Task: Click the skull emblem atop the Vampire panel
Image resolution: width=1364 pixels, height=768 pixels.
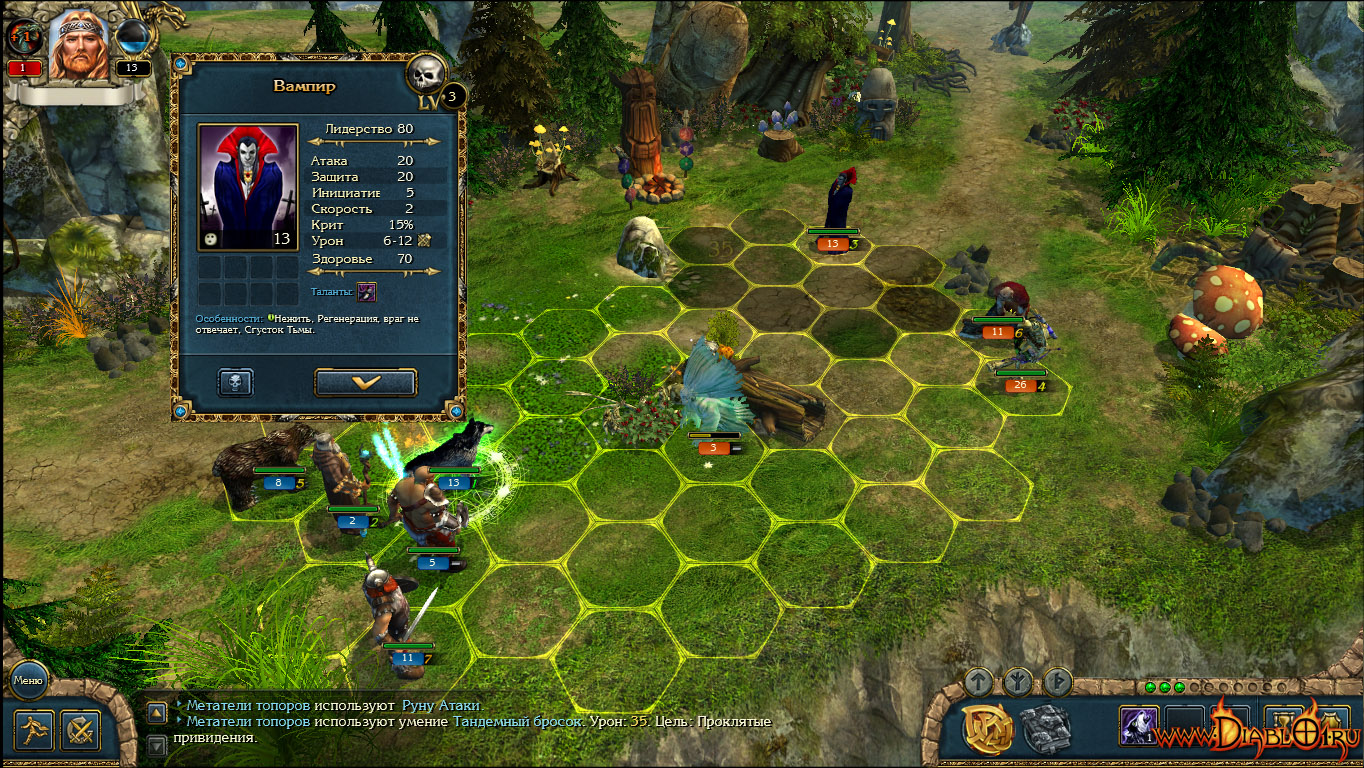Action: (427, 72)
